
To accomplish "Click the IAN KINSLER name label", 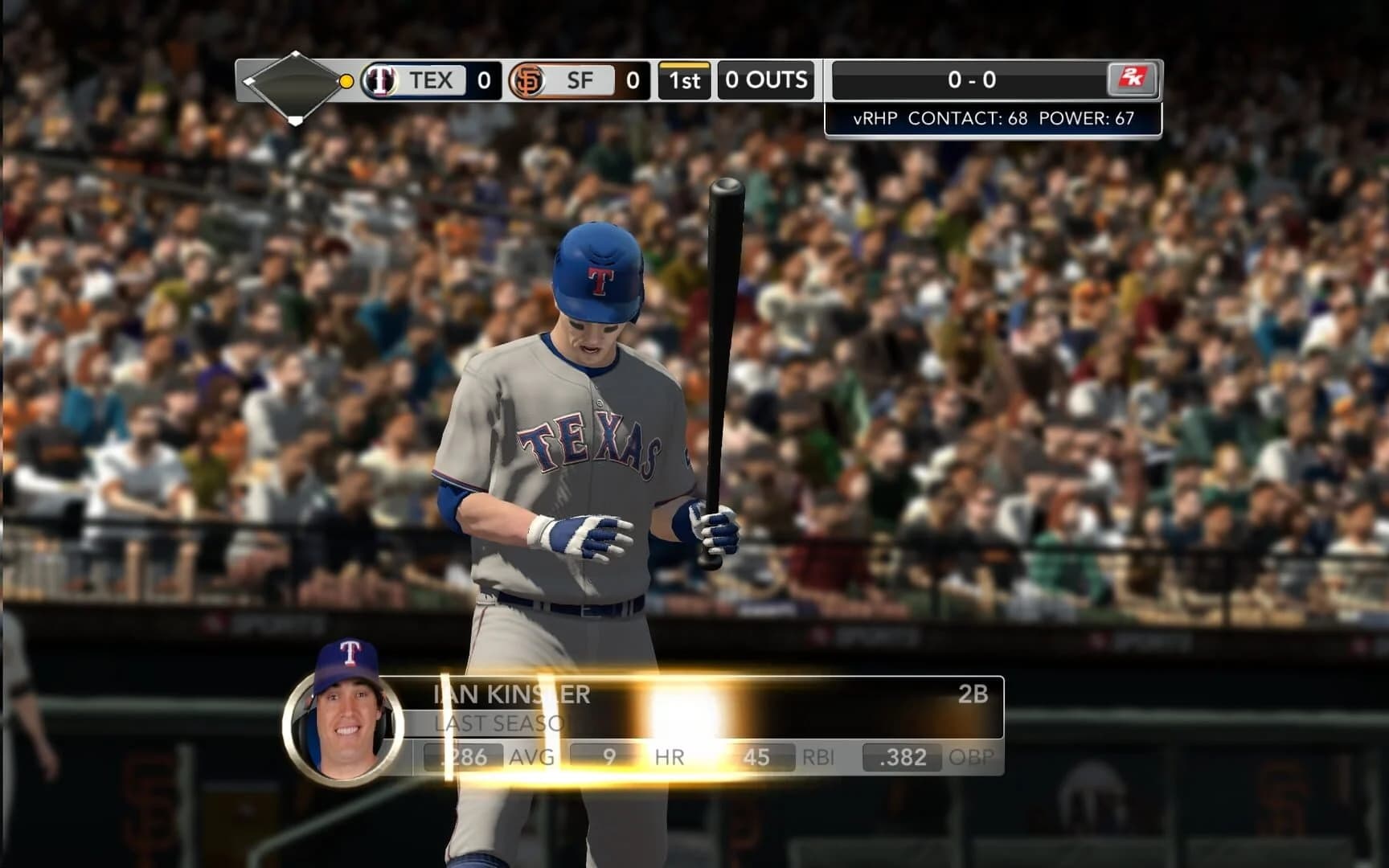I will pos(512,696).
